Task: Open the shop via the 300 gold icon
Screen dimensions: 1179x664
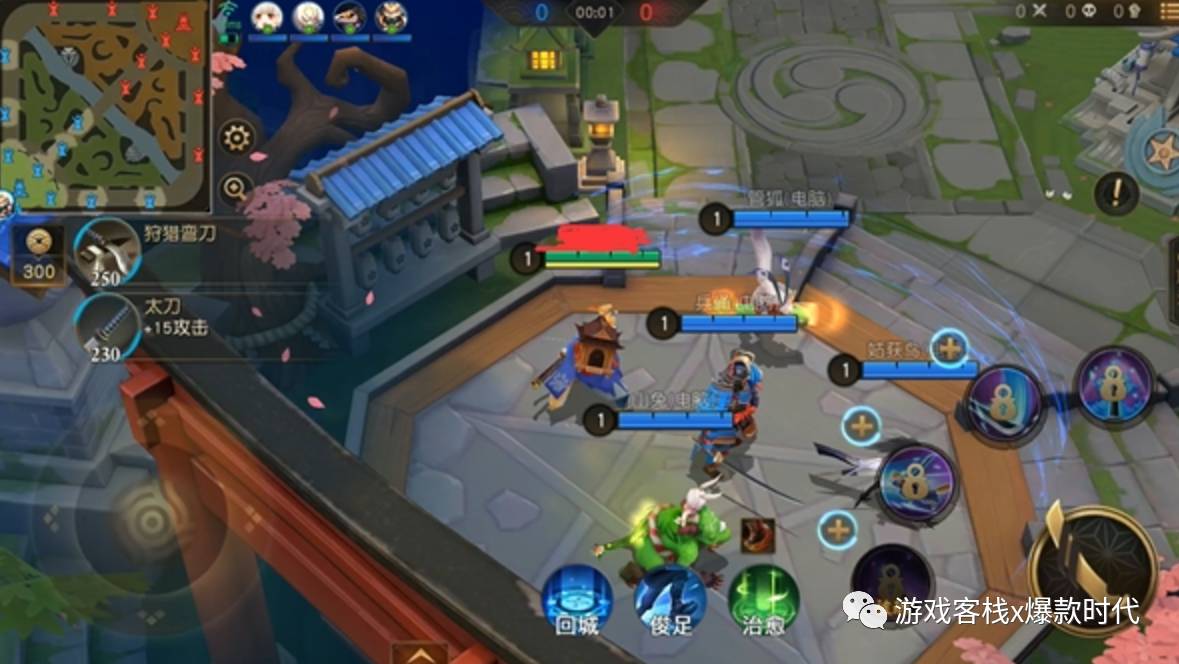Action: pyautogui.click(x=39, y=254)
